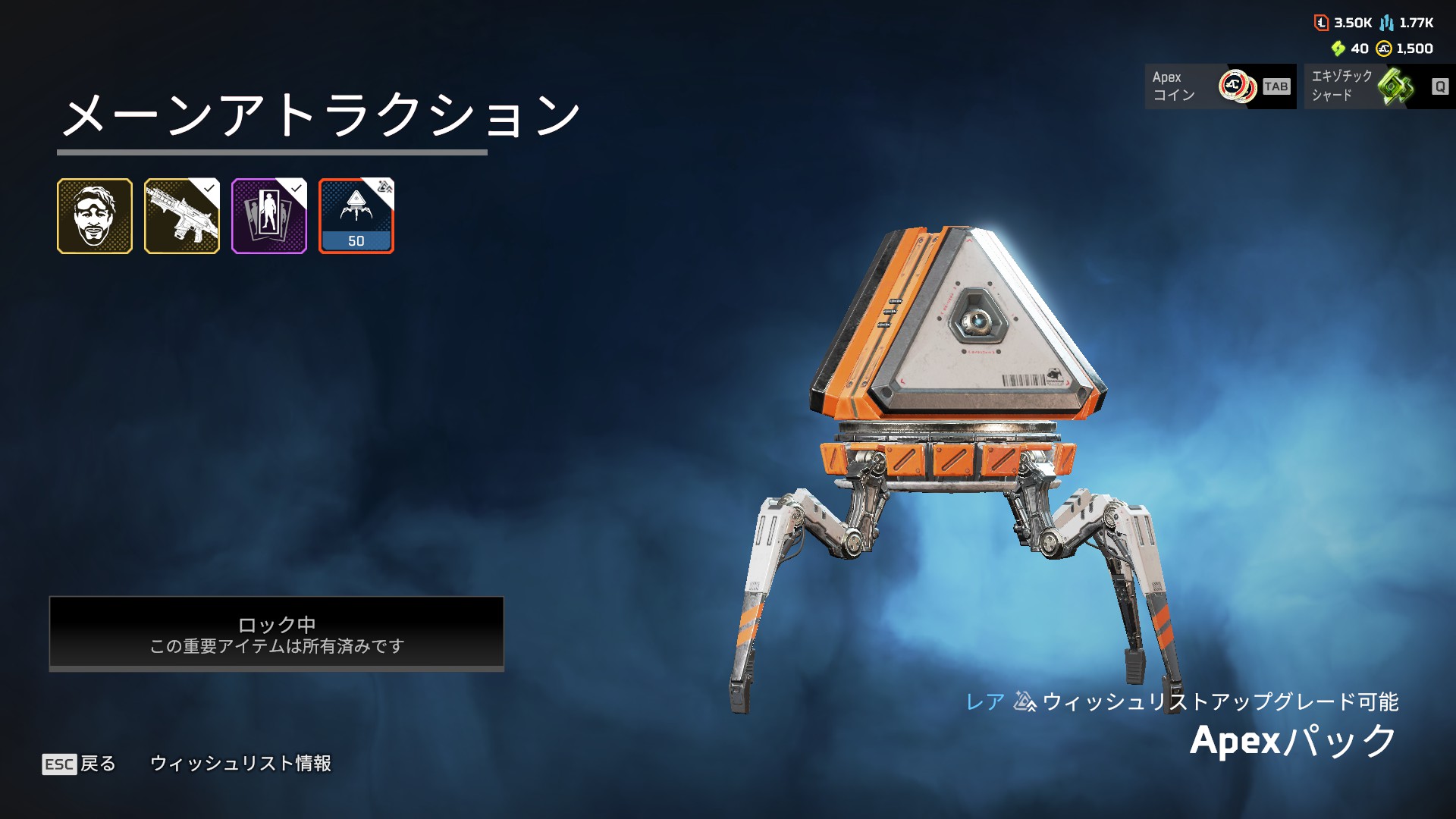
Task: Go back with the 戻る button
Action: [80, 764]
